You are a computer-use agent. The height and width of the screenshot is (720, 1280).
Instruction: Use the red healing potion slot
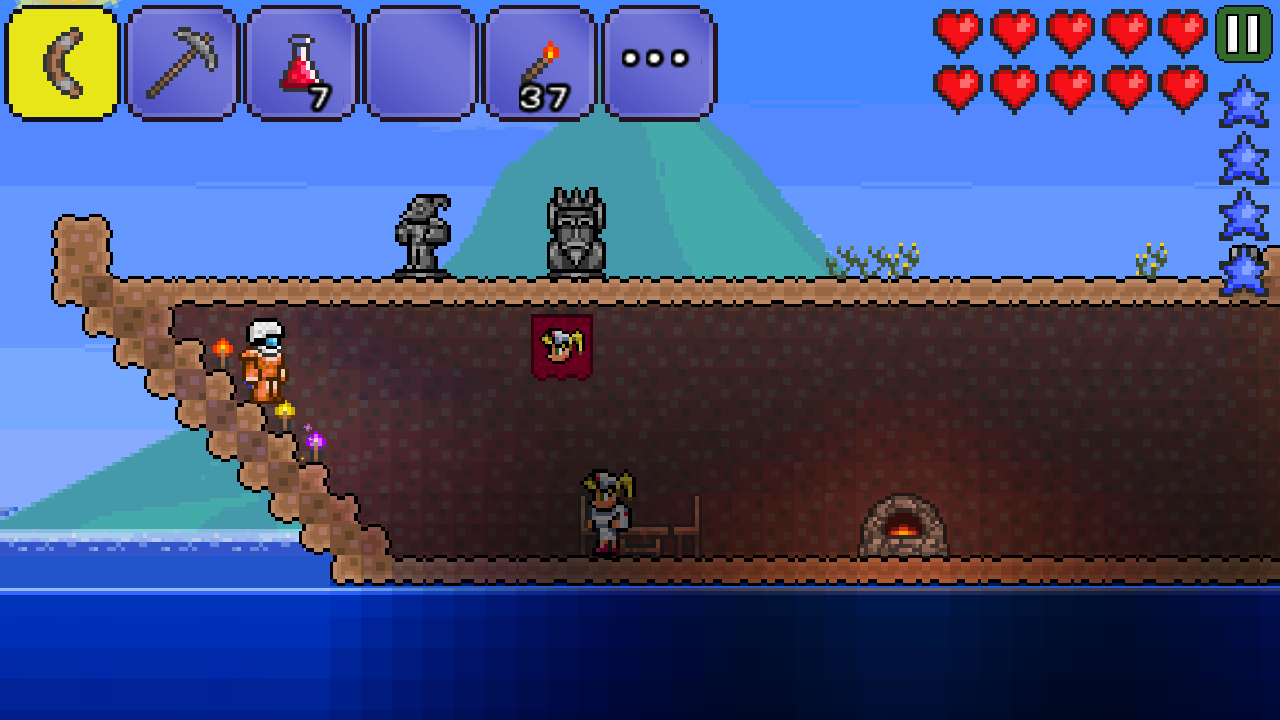301,64
